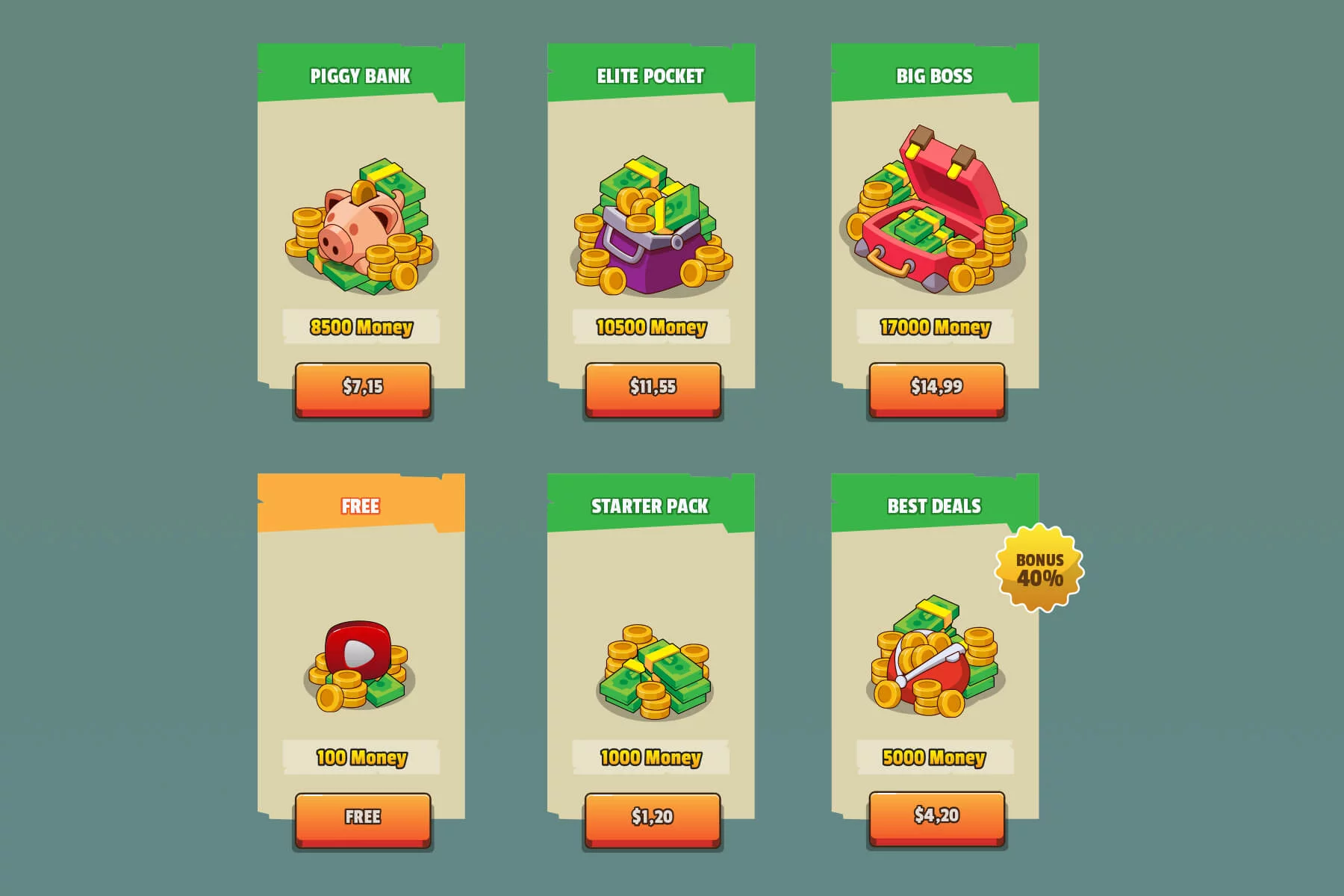This screenshot has height=896, width=1344.
Task: Select the red Big Boss suitcase icon
Action: 933,217
